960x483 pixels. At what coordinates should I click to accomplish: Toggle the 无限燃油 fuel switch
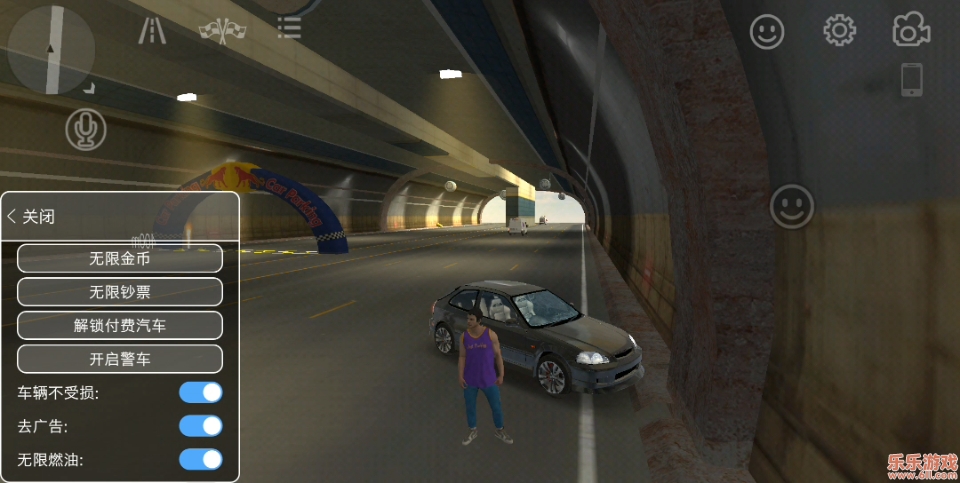click(x=200, y=460)
